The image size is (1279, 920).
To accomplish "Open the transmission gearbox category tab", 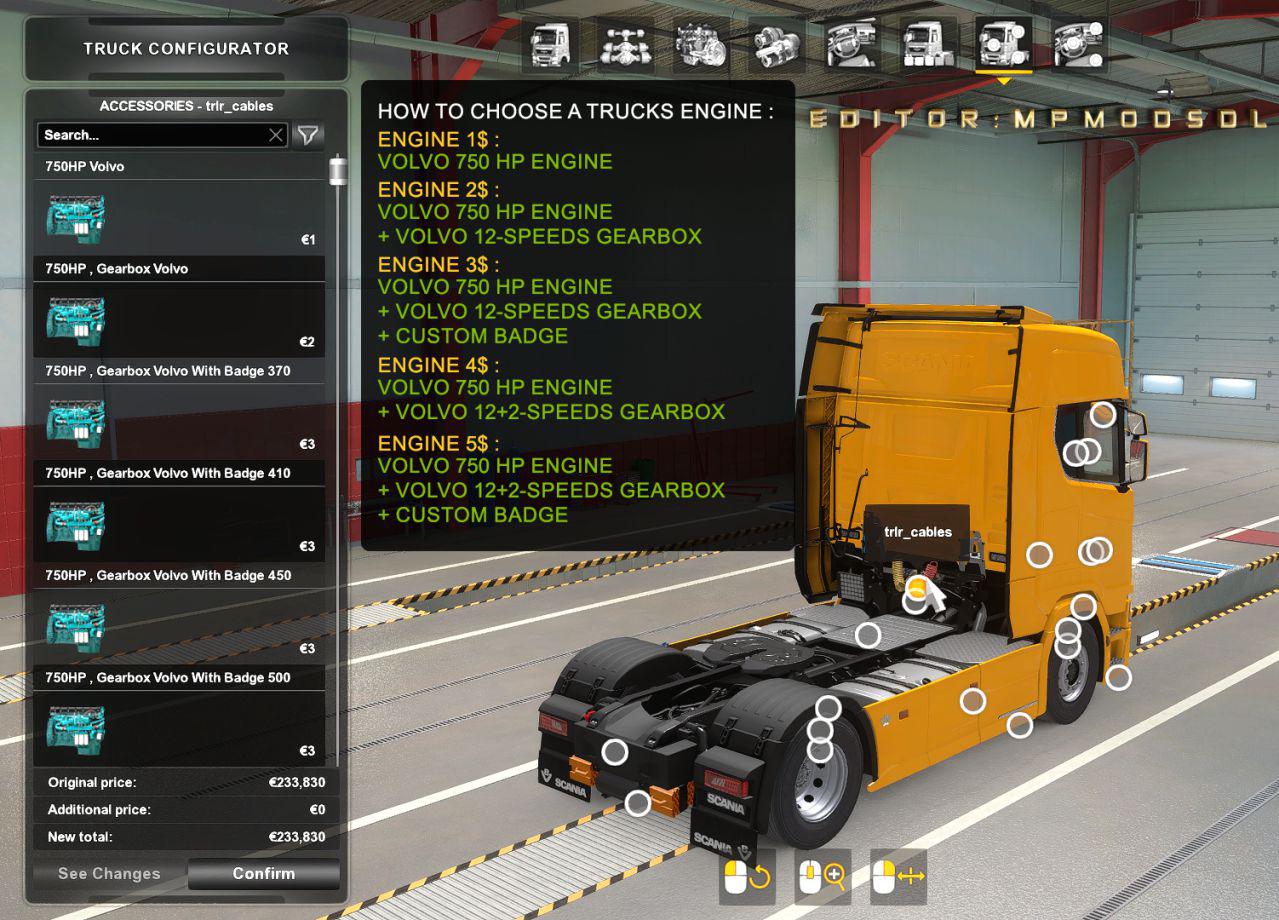I will [776, 45].
